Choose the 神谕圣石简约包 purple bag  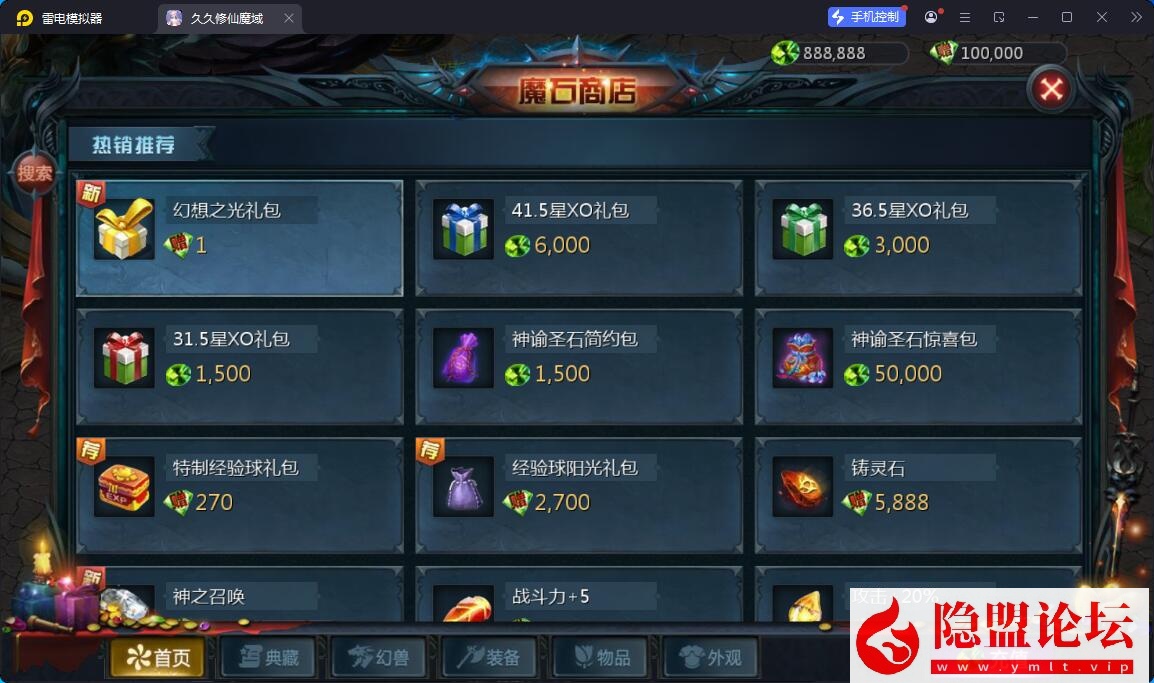(x=579, y=366)
